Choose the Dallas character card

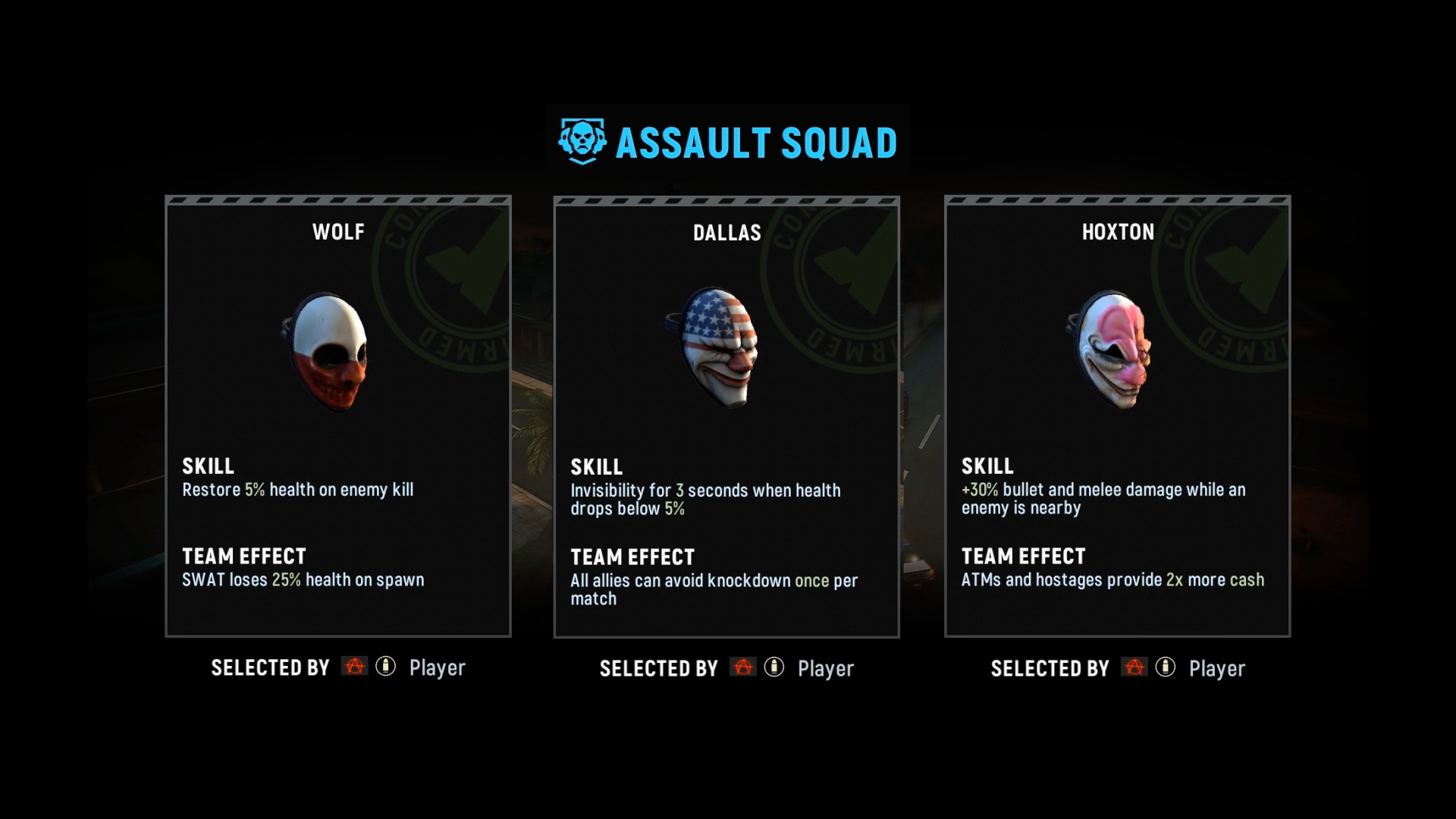tap(726, 416)
